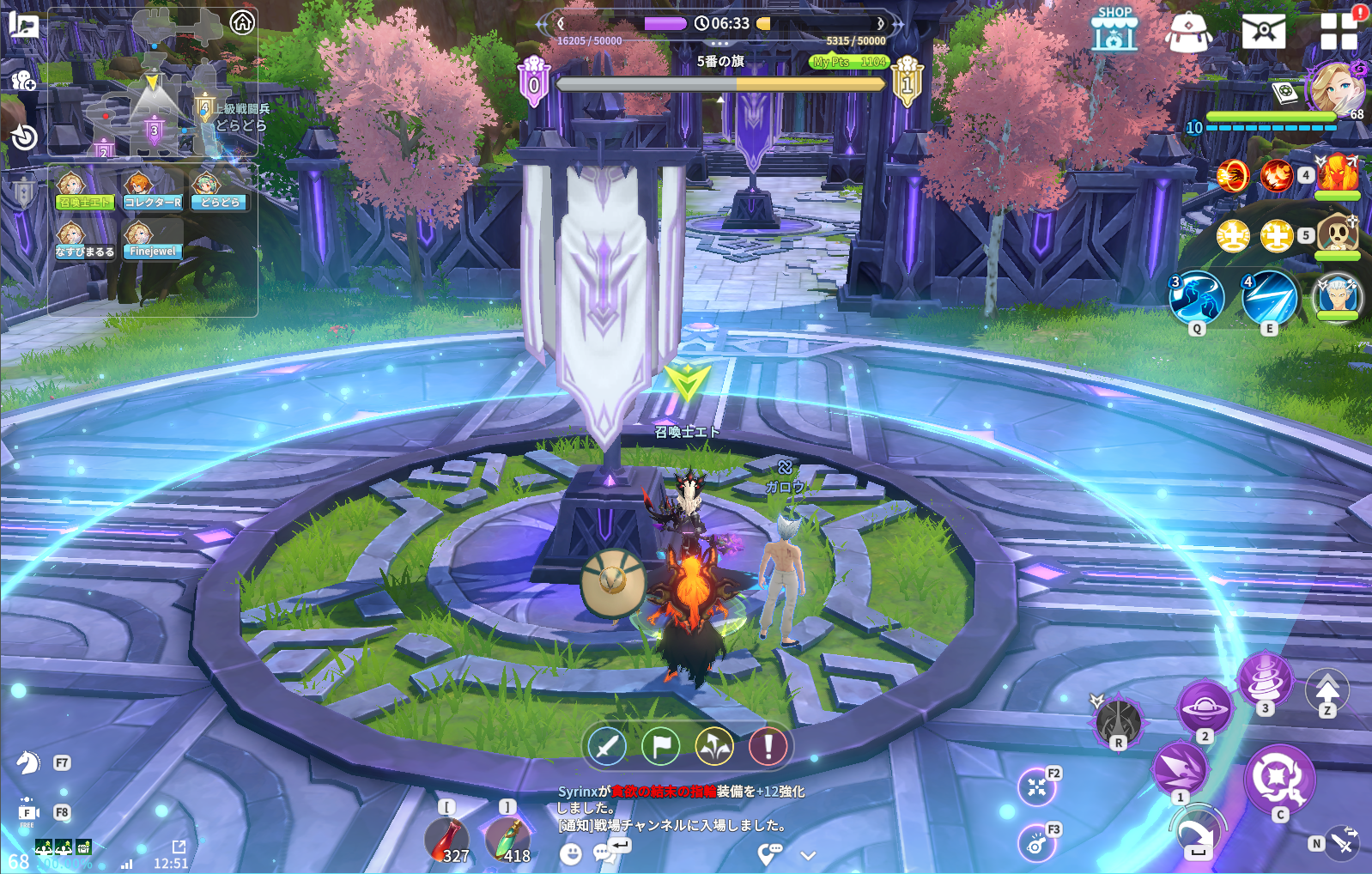The image size is (1372, 874).
Task: Trigger the main purple attack button
Action: click(1279, 778)
